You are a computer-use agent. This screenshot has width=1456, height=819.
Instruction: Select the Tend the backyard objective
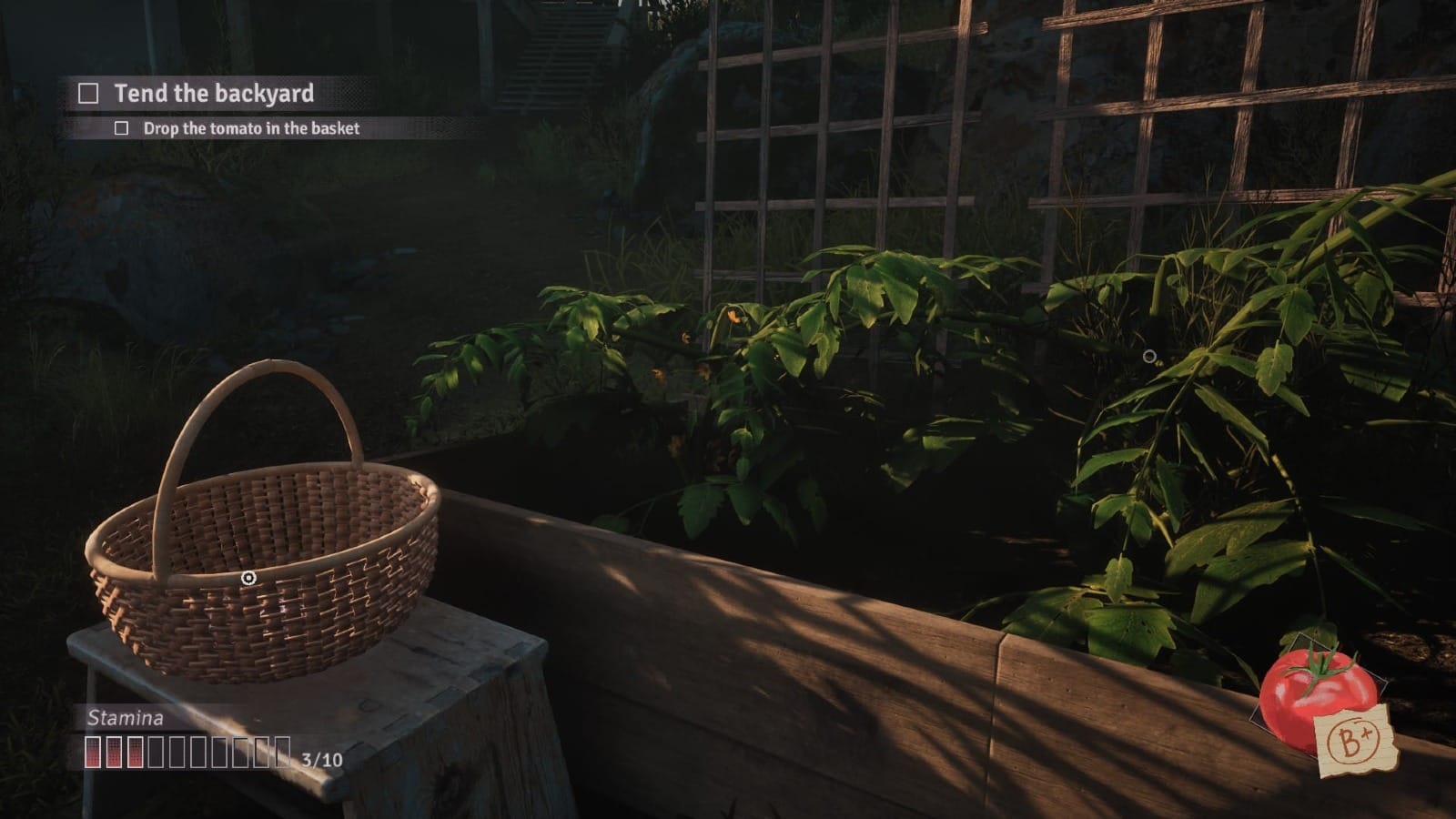pyautogui.click(x=214, y=94)
